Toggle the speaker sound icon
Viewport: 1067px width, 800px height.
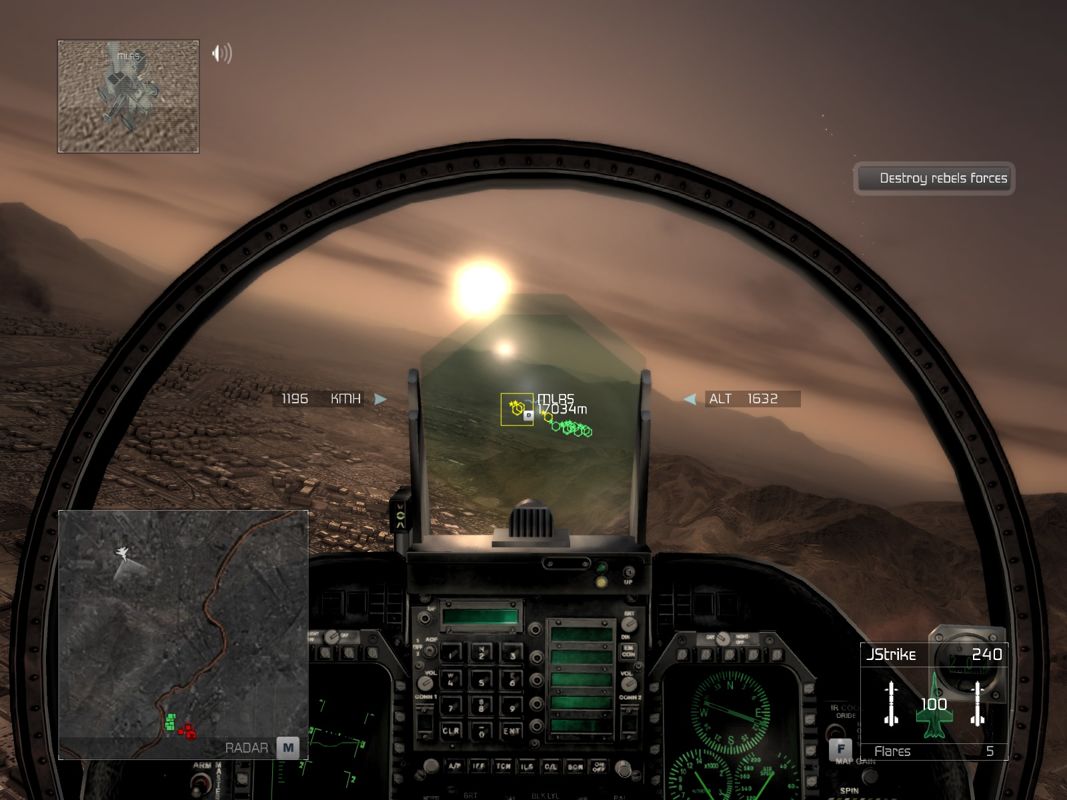coord(221,53)
